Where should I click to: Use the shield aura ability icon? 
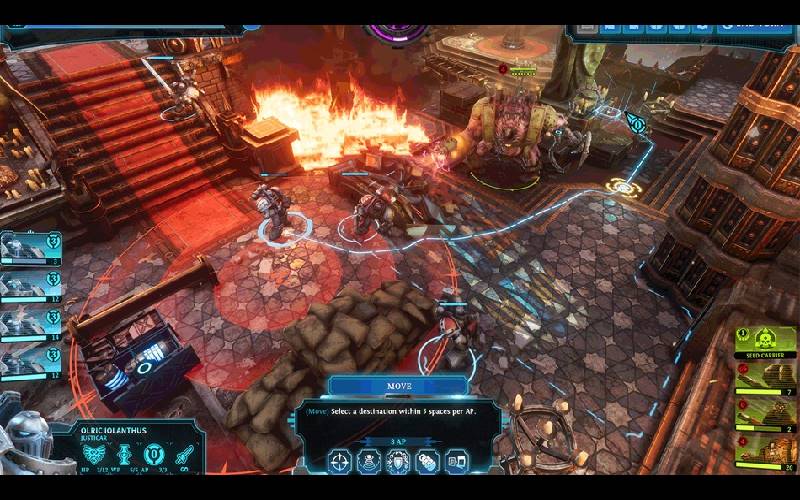pos(398,462)
